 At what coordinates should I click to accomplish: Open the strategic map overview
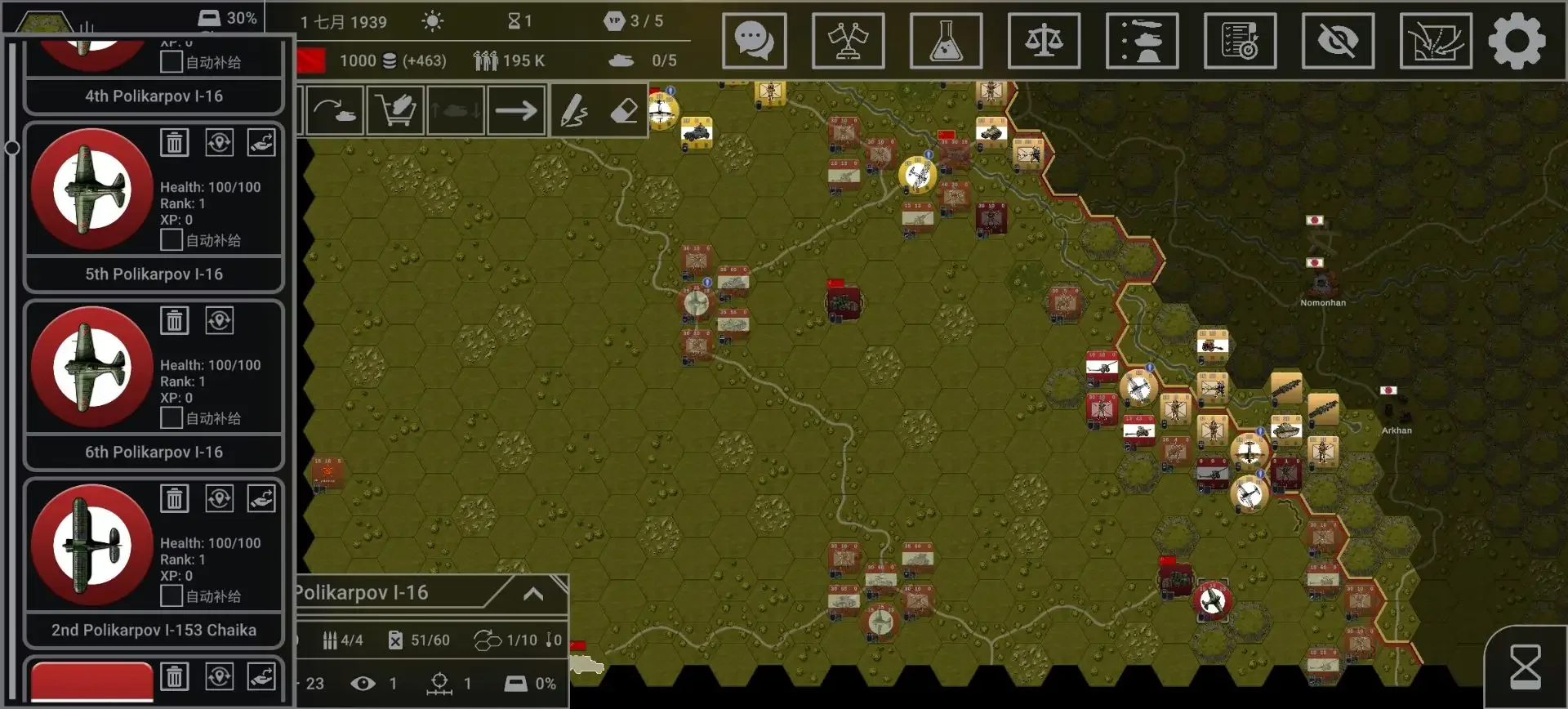point(1435,41)
